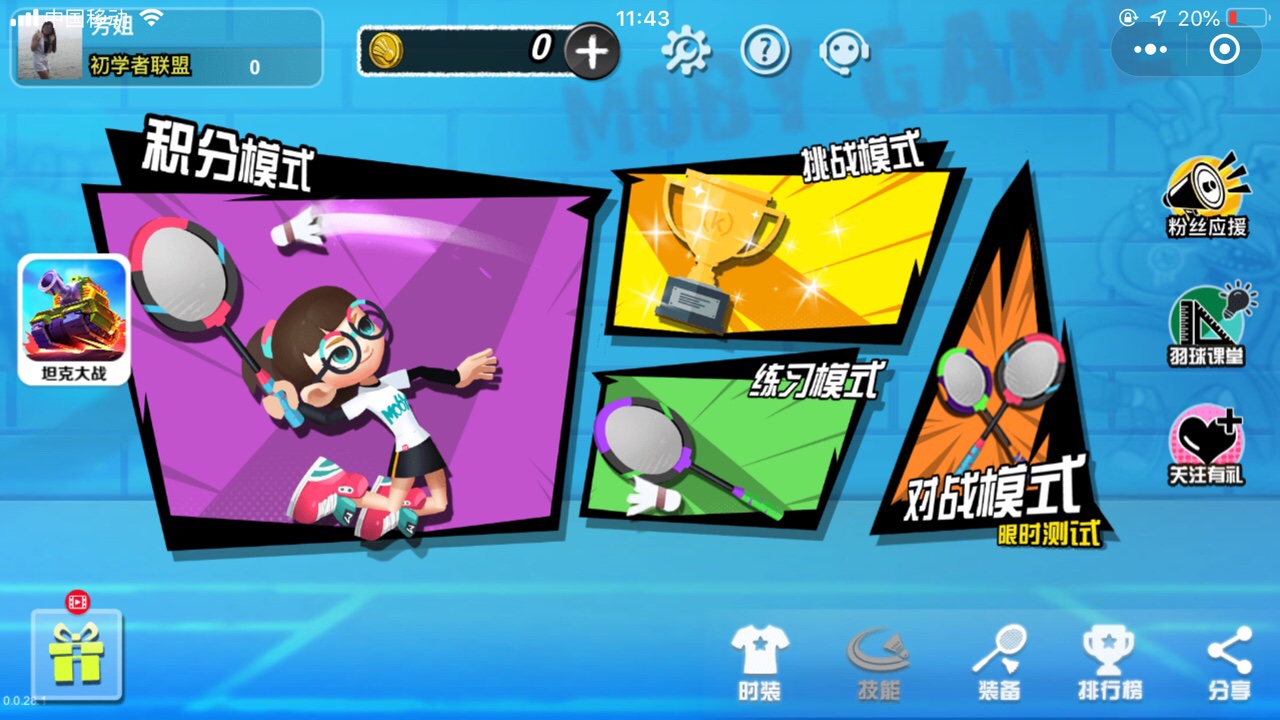View the 排行榜 leaderboard
Screen dimensions: 1280x720
click(1109, 662)
